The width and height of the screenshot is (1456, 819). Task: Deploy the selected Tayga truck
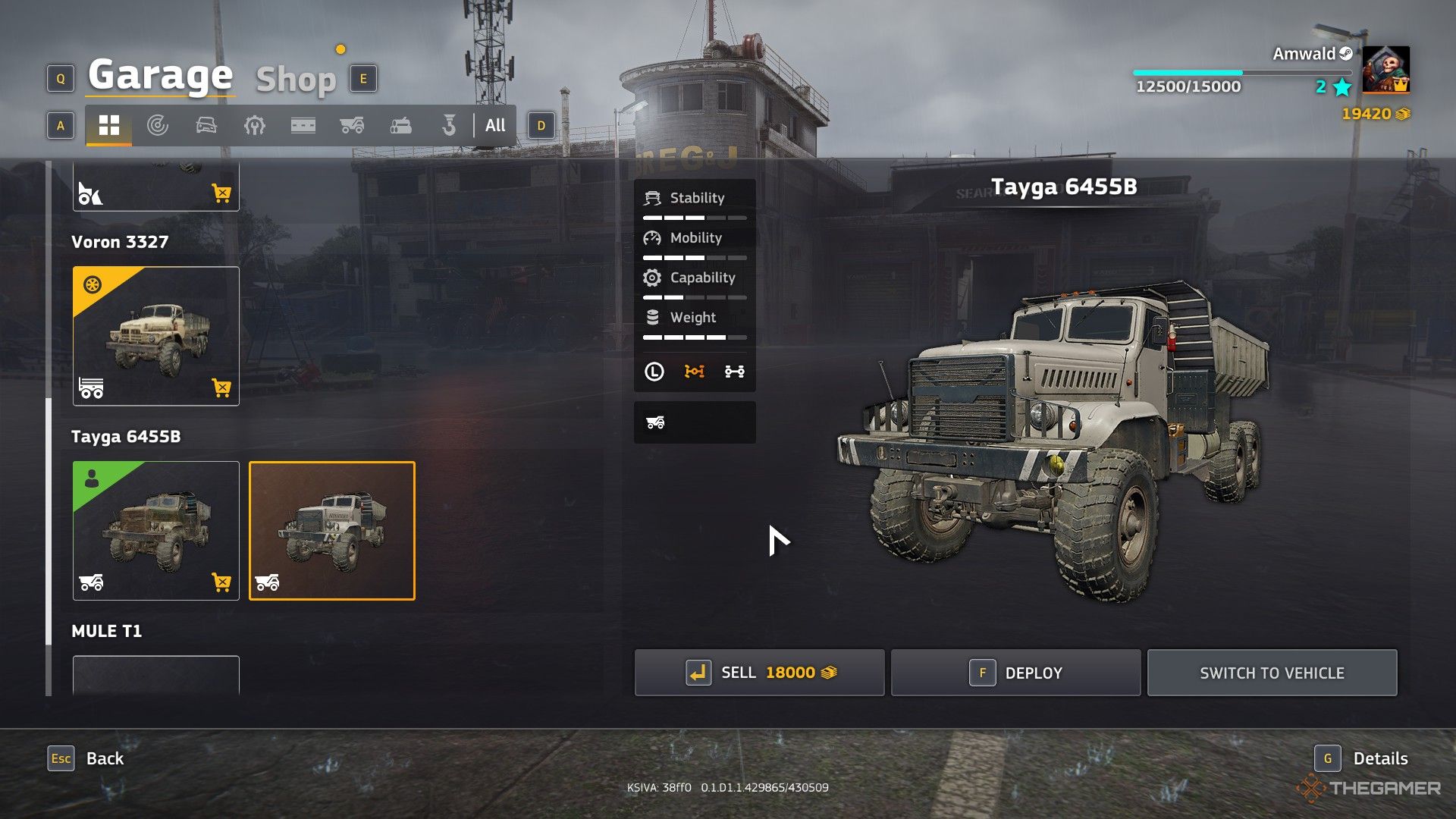tap(1015, 673)
